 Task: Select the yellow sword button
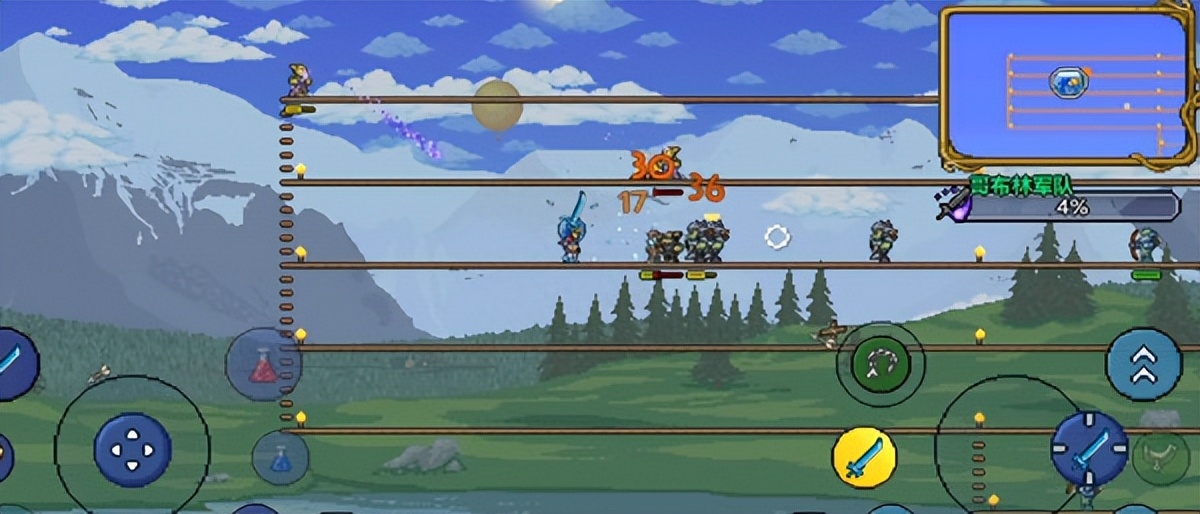pos(864,458)
